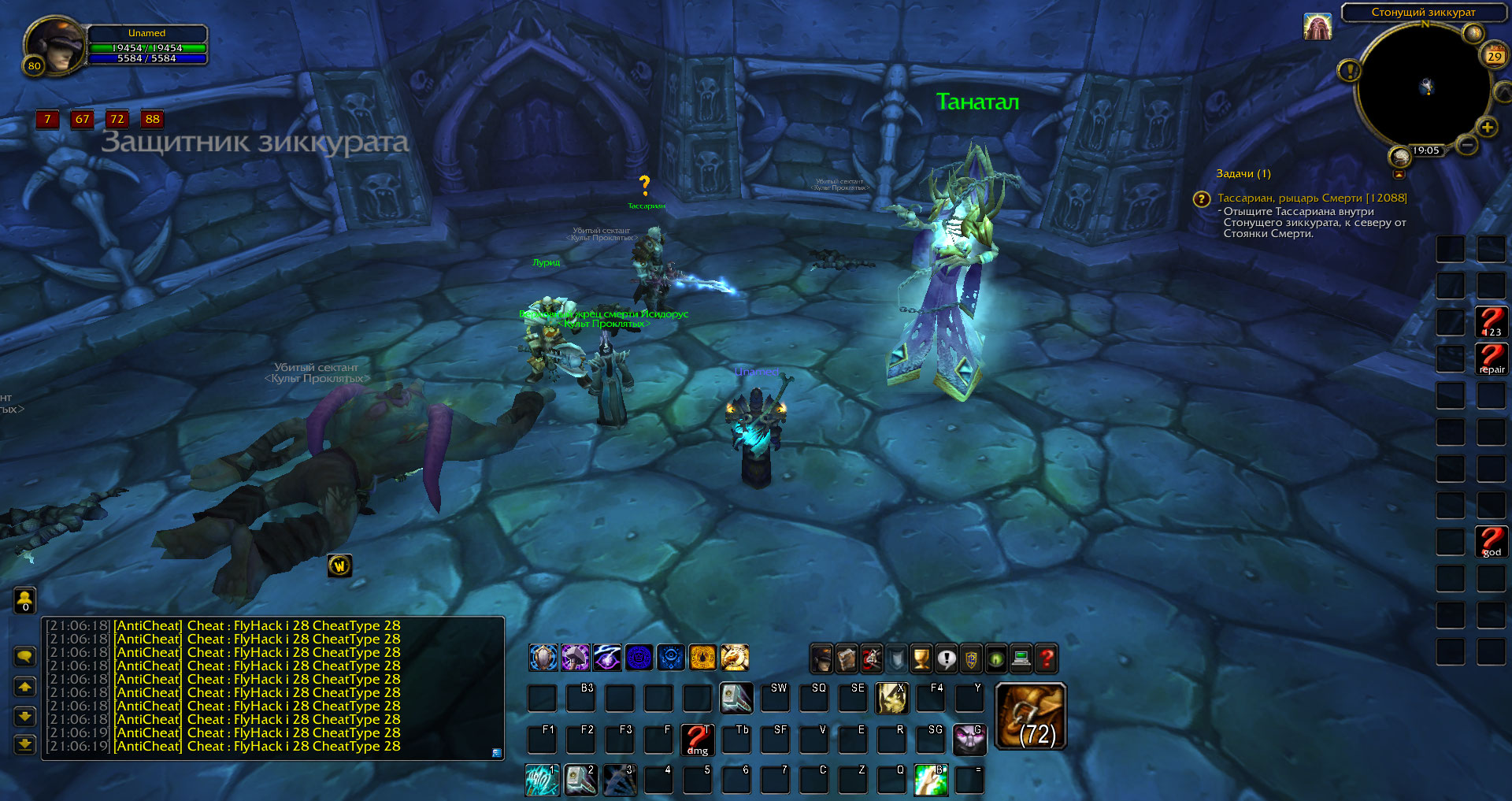The image size is (1512, 801).
Task: Cast the ability in hotbar slot 1
Action: (542, 780)
